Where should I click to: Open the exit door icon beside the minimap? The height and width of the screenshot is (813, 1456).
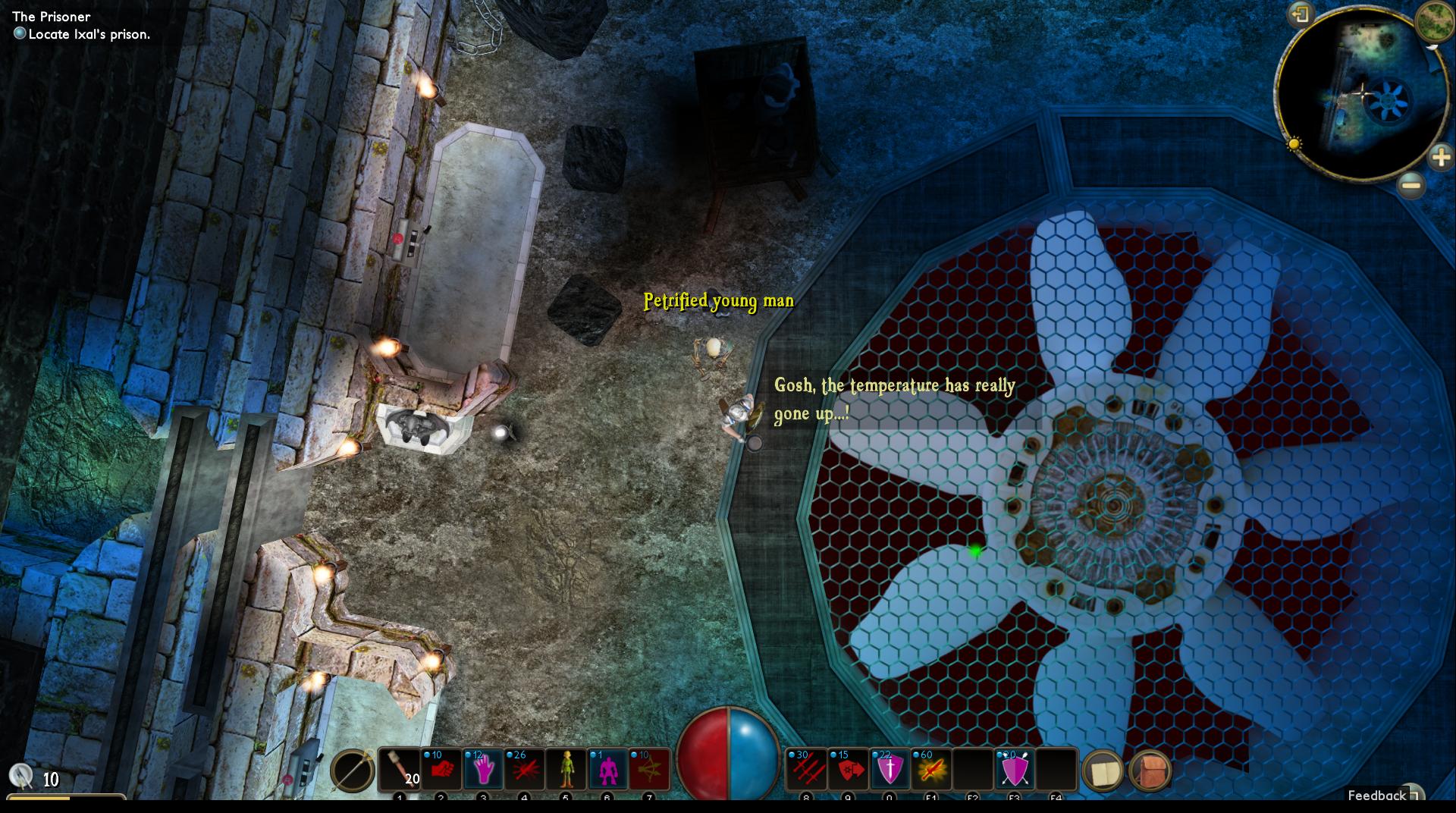pos(1301,15)
